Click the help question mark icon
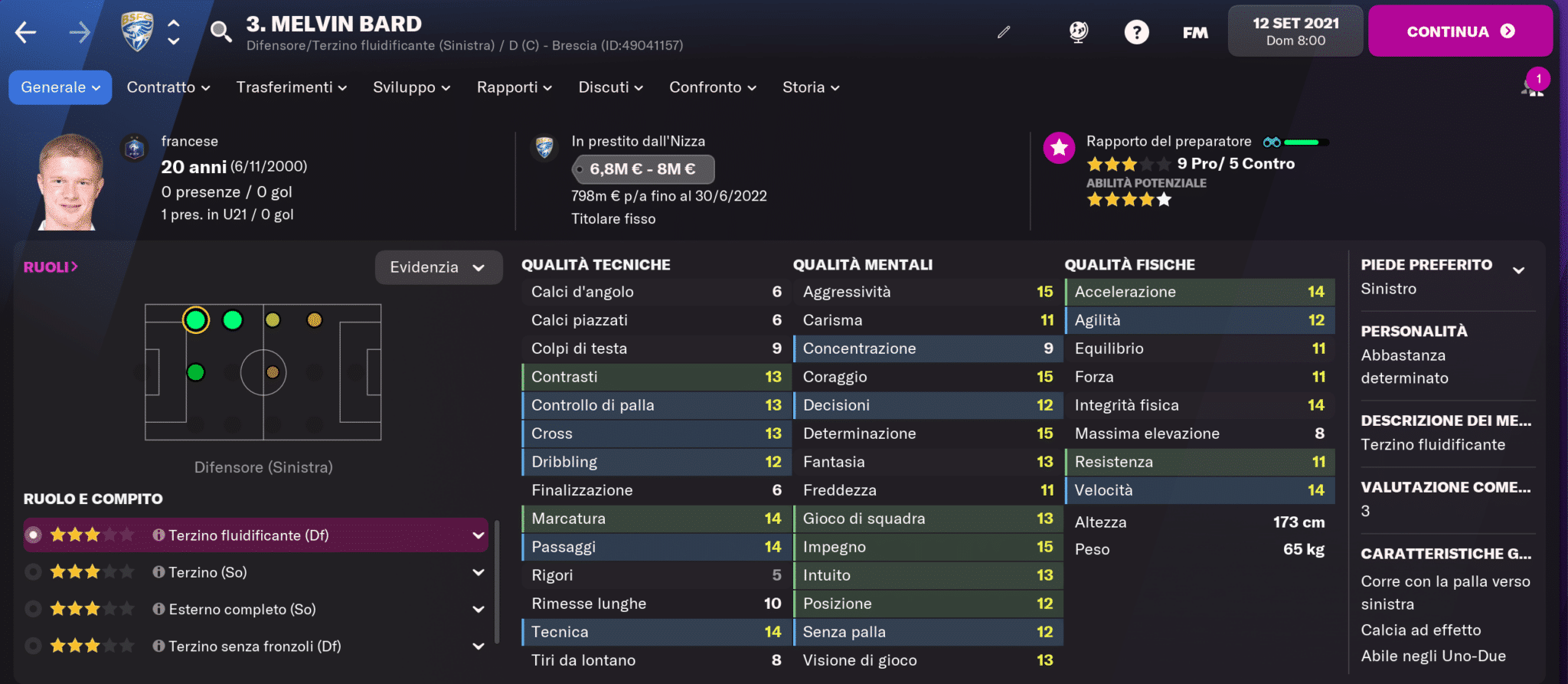Viewport: 1568px width, 684px height. [x=1136, y=31]
